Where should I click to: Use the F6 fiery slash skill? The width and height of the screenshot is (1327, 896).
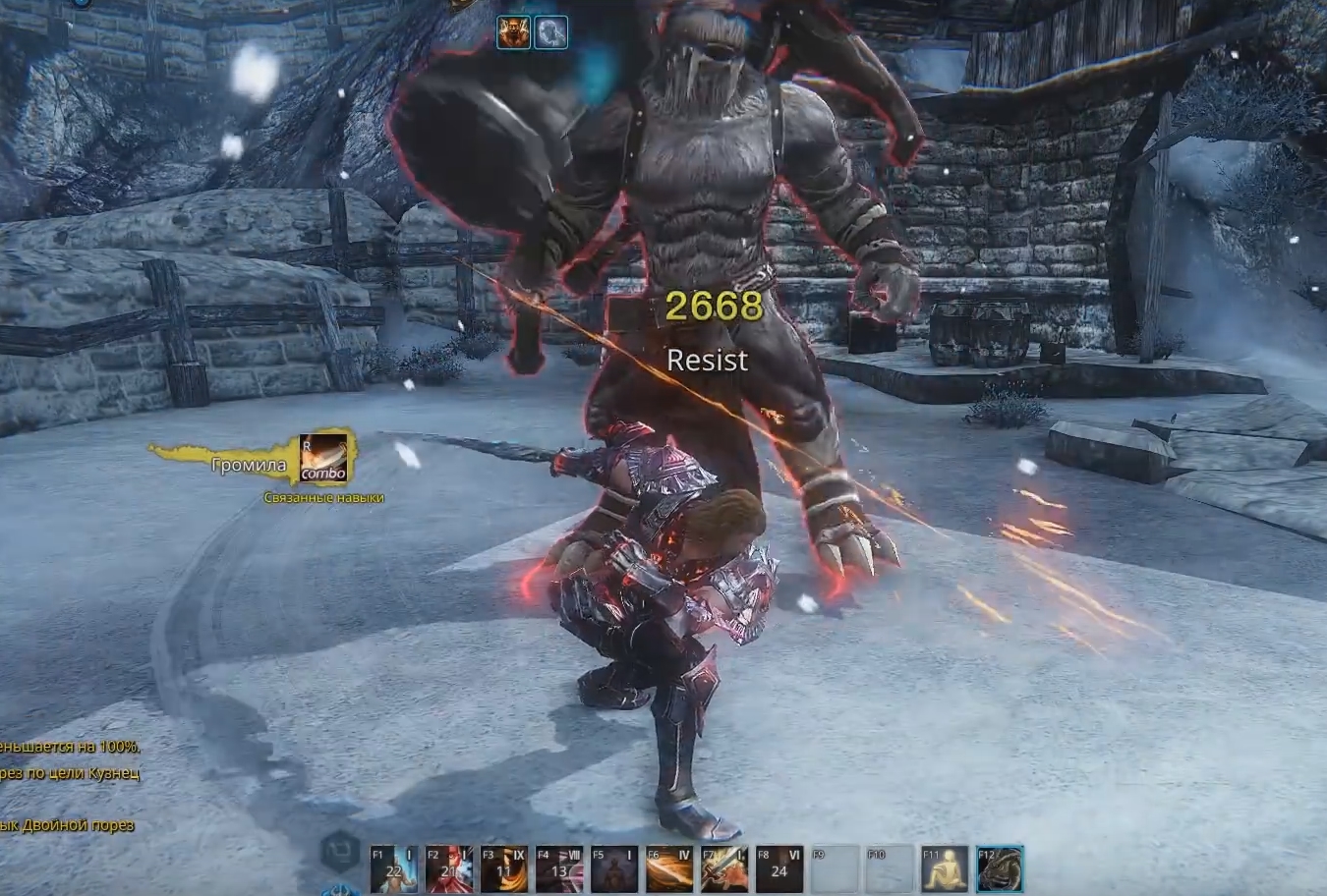click(x=669, y=868)
